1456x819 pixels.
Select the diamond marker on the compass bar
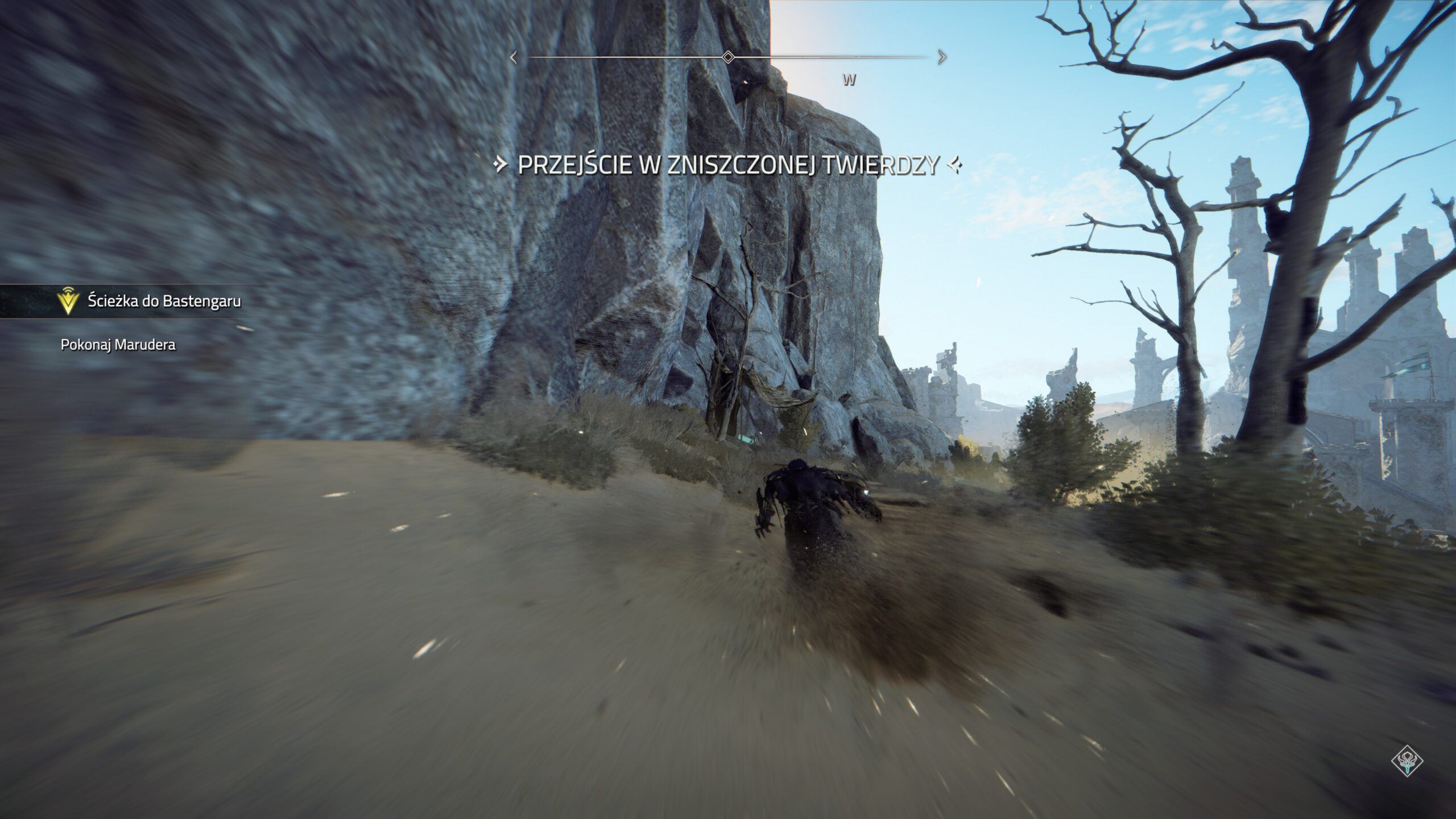click(727, 57)
